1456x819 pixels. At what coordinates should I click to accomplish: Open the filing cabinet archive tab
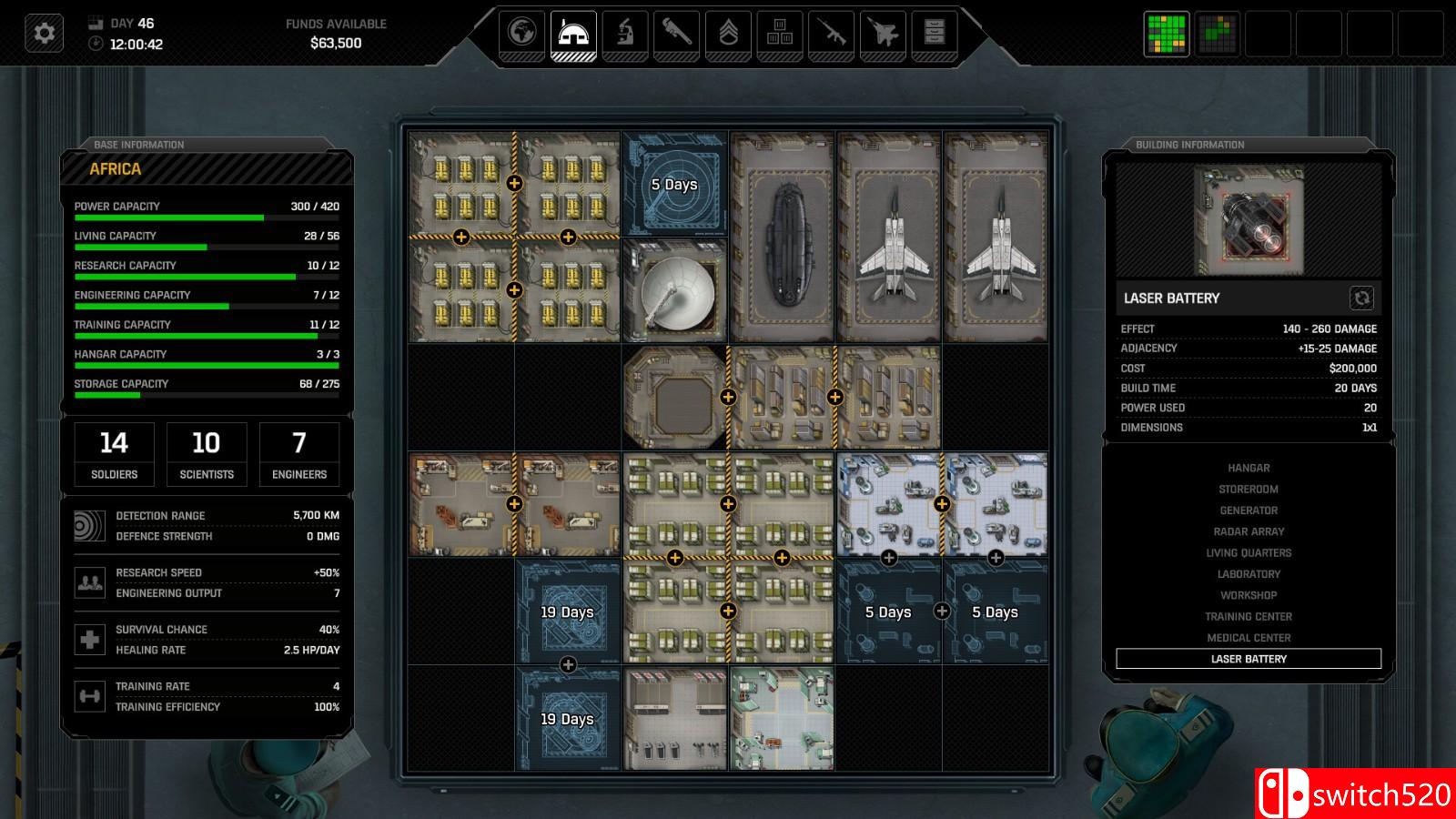point(934,34)
